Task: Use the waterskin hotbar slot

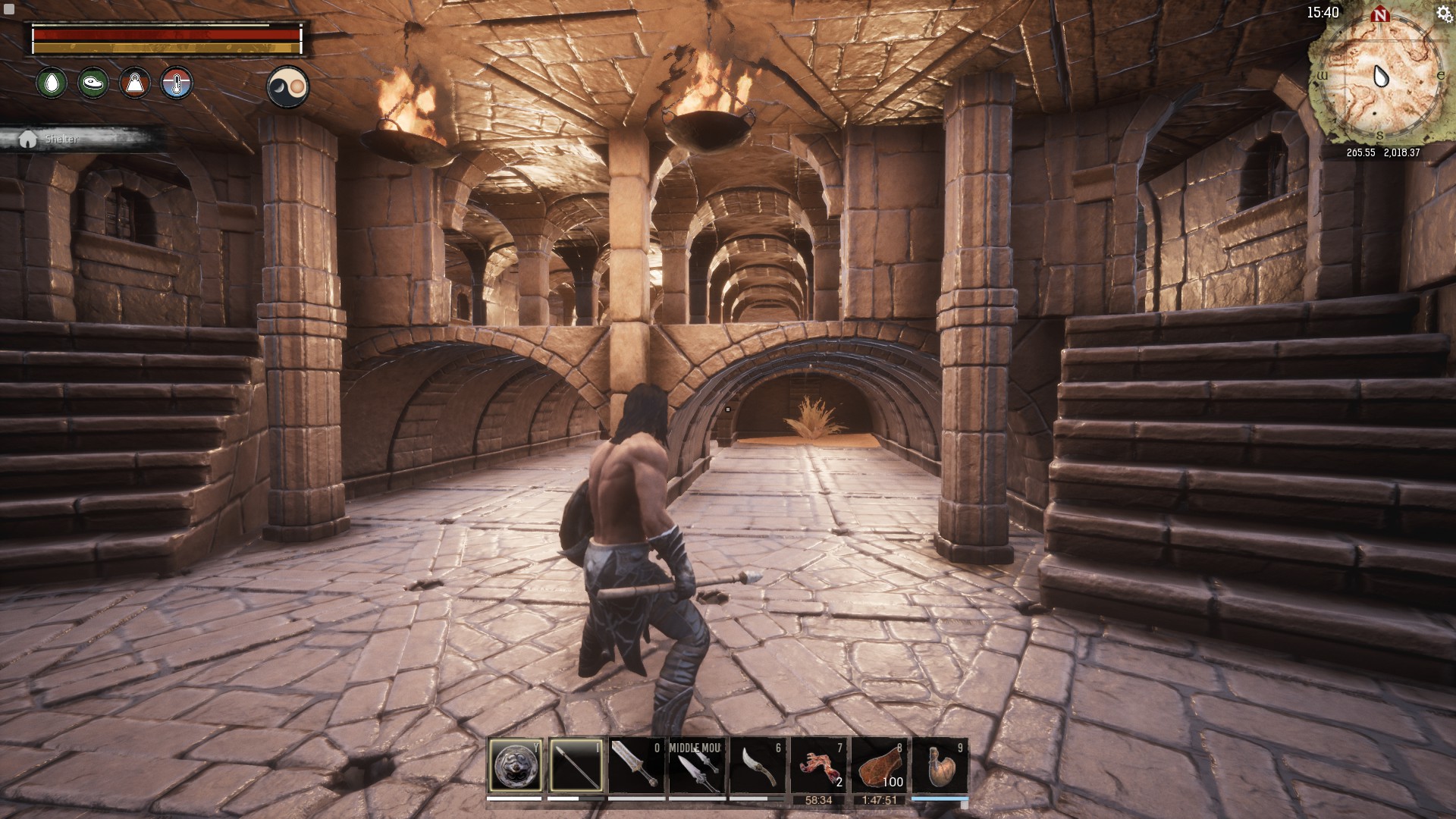Action: (940, 766)
